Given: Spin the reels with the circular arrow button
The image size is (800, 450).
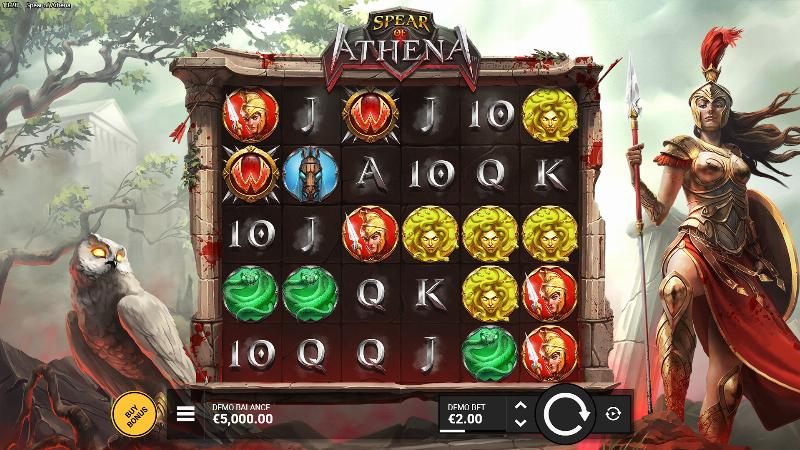Looking at the screenshot, I should (567, 413).
